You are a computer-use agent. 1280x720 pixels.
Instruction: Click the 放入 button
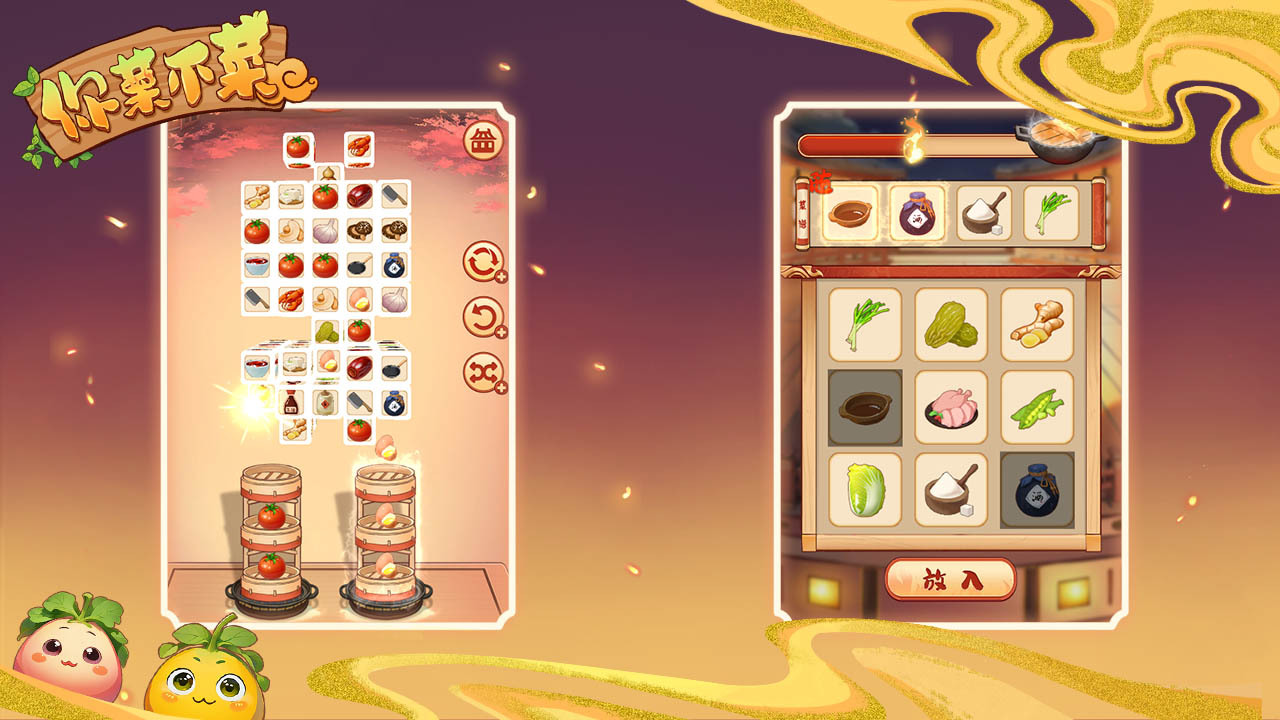pyautogui.click(x=950, y=579)
